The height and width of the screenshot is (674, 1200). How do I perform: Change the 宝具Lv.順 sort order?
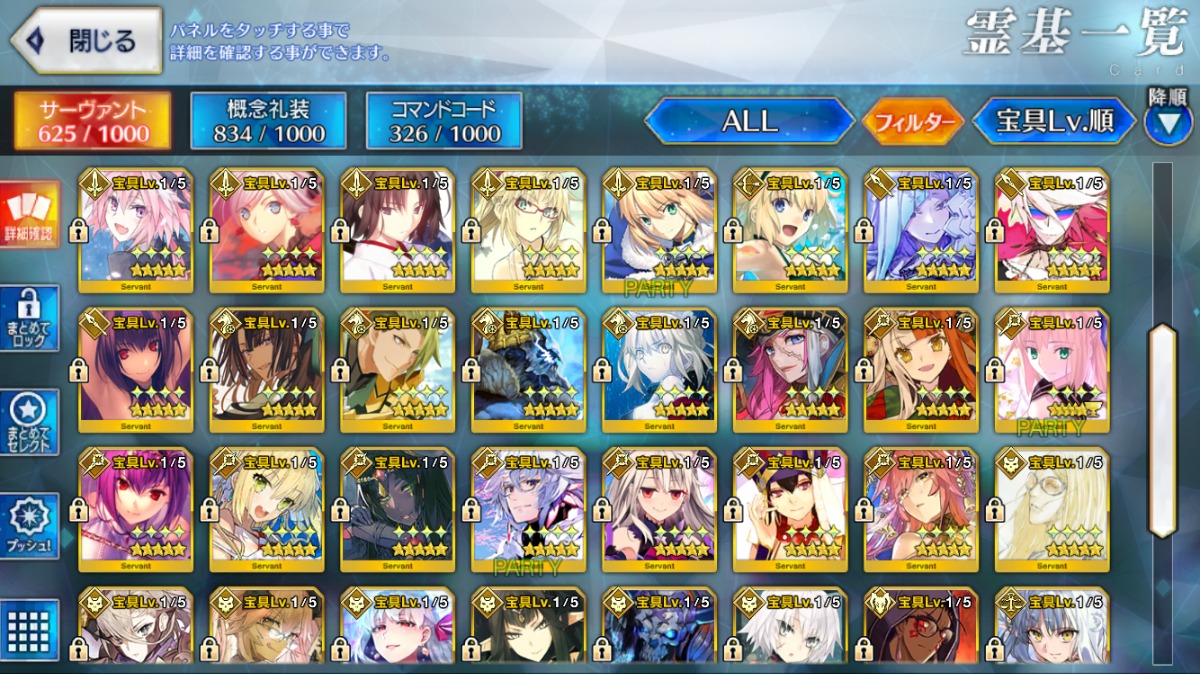pos(1054,122)
